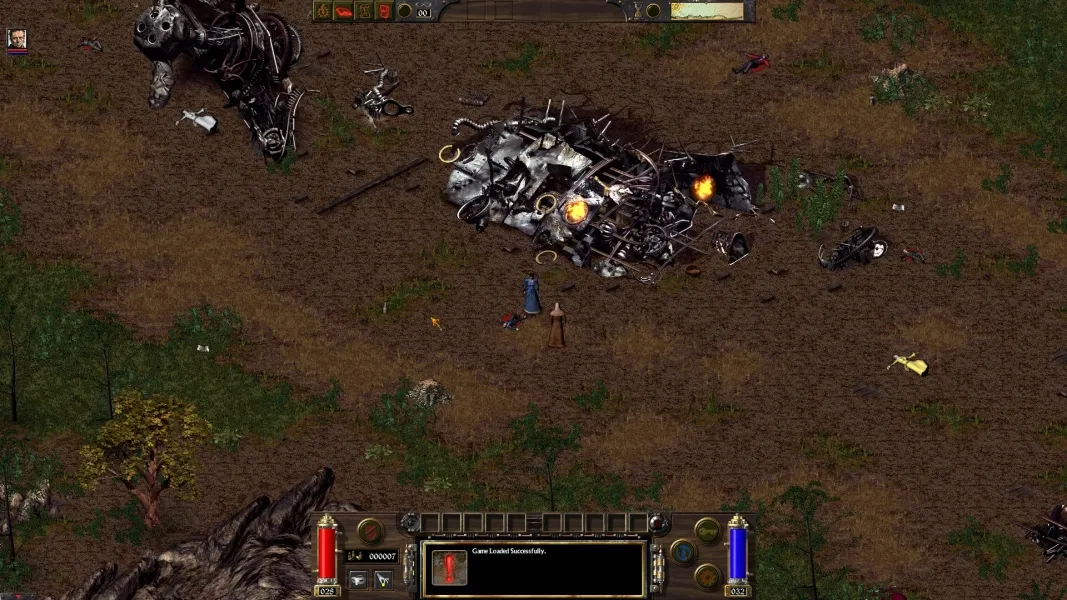Click the key-and-tools button under the gold counter
This screenshot has height=600, width=1067.
pos(383,578)
